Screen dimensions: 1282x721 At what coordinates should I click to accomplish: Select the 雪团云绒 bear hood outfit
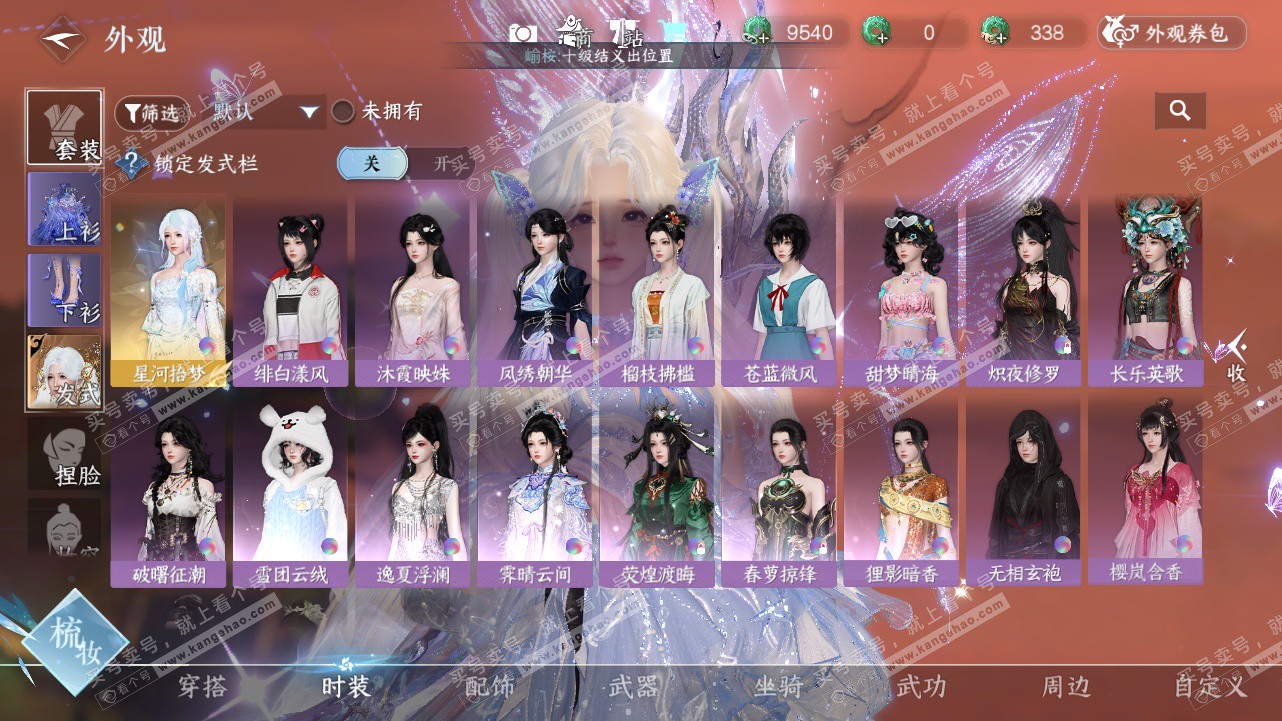pos(290,490)
